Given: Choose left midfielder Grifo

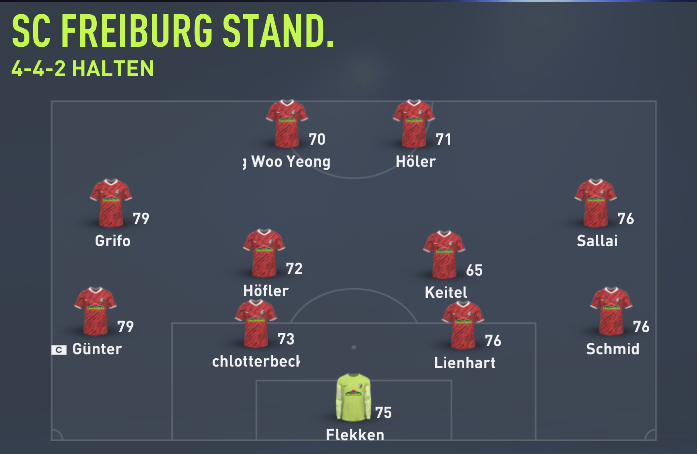Looking at the screenshot, I should click(111, 204).
